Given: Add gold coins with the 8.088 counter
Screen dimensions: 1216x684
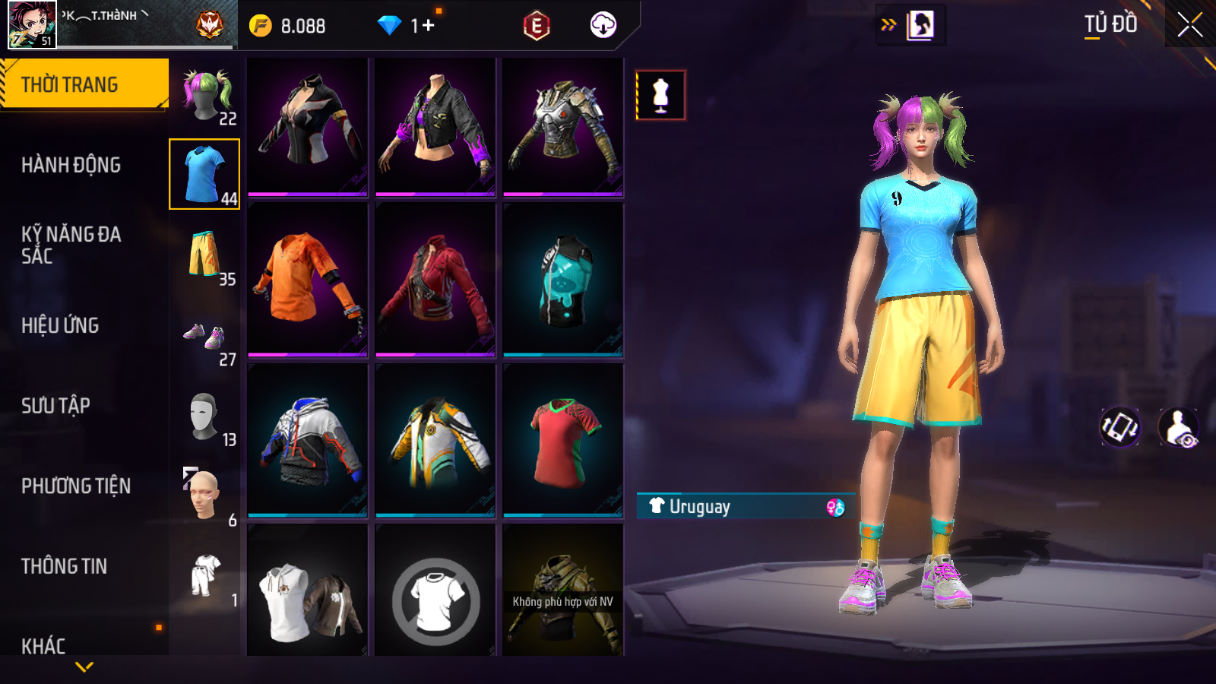Looking at the screenshot, I should 289,26.
